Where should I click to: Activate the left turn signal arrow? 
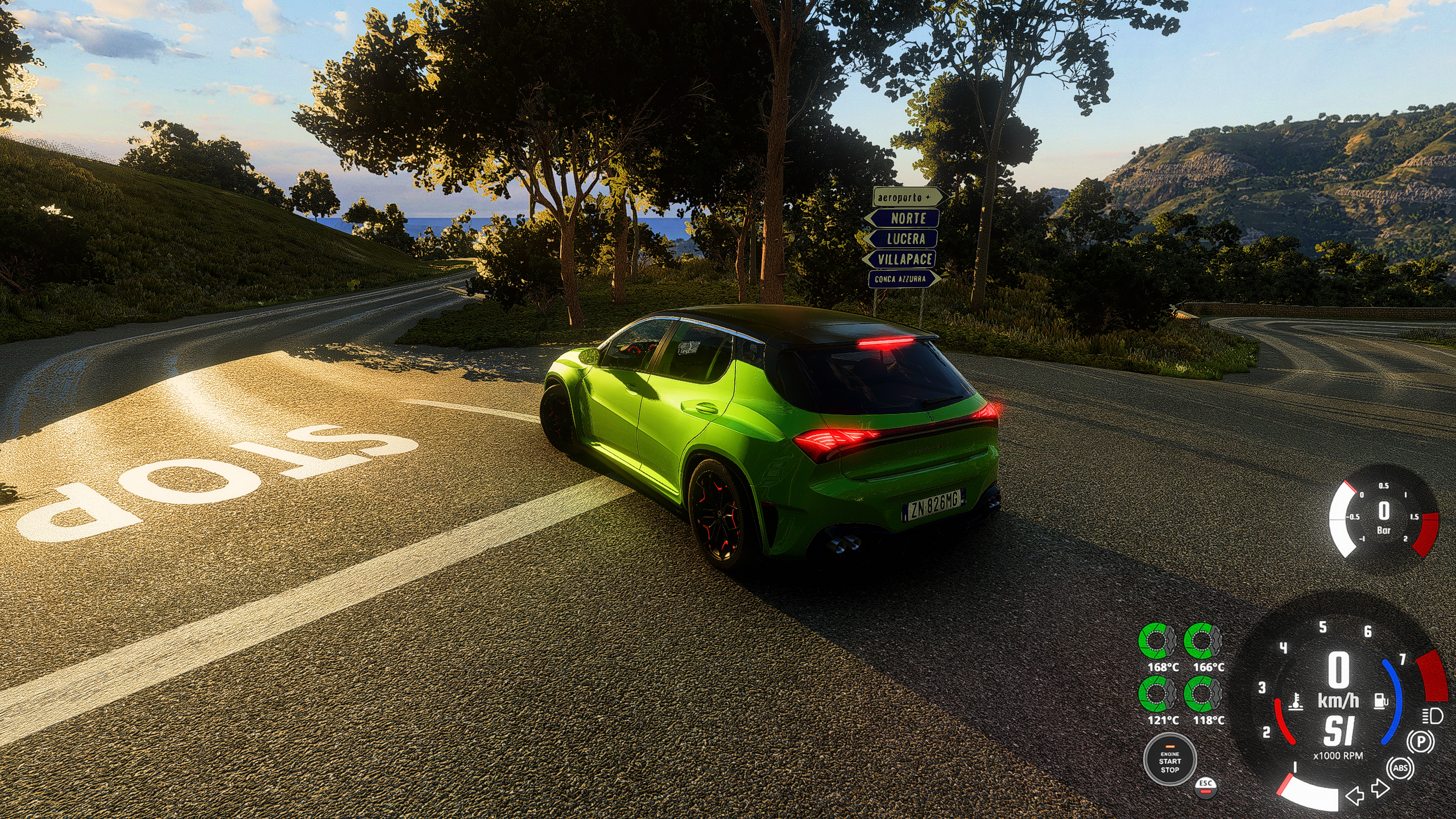click(1355, 795)
